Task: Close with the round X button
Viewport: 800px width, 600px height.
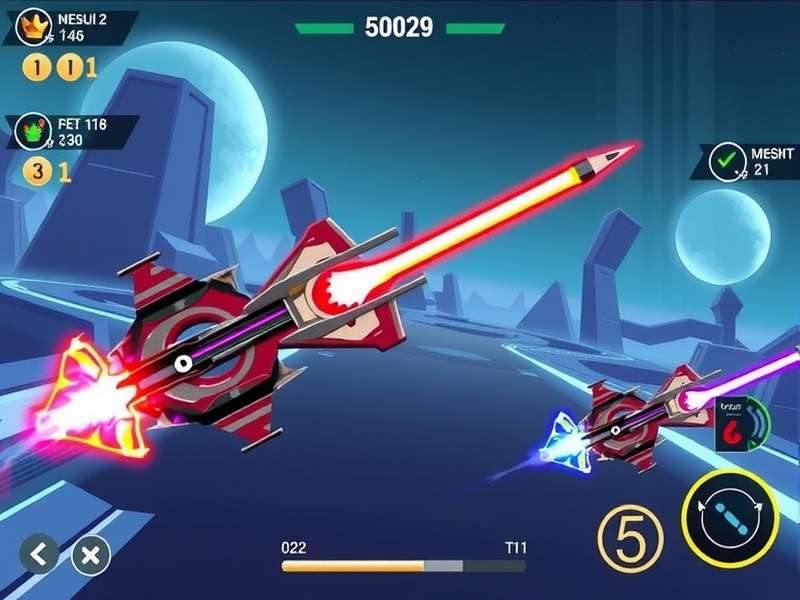Action: (x=91, y=553)
